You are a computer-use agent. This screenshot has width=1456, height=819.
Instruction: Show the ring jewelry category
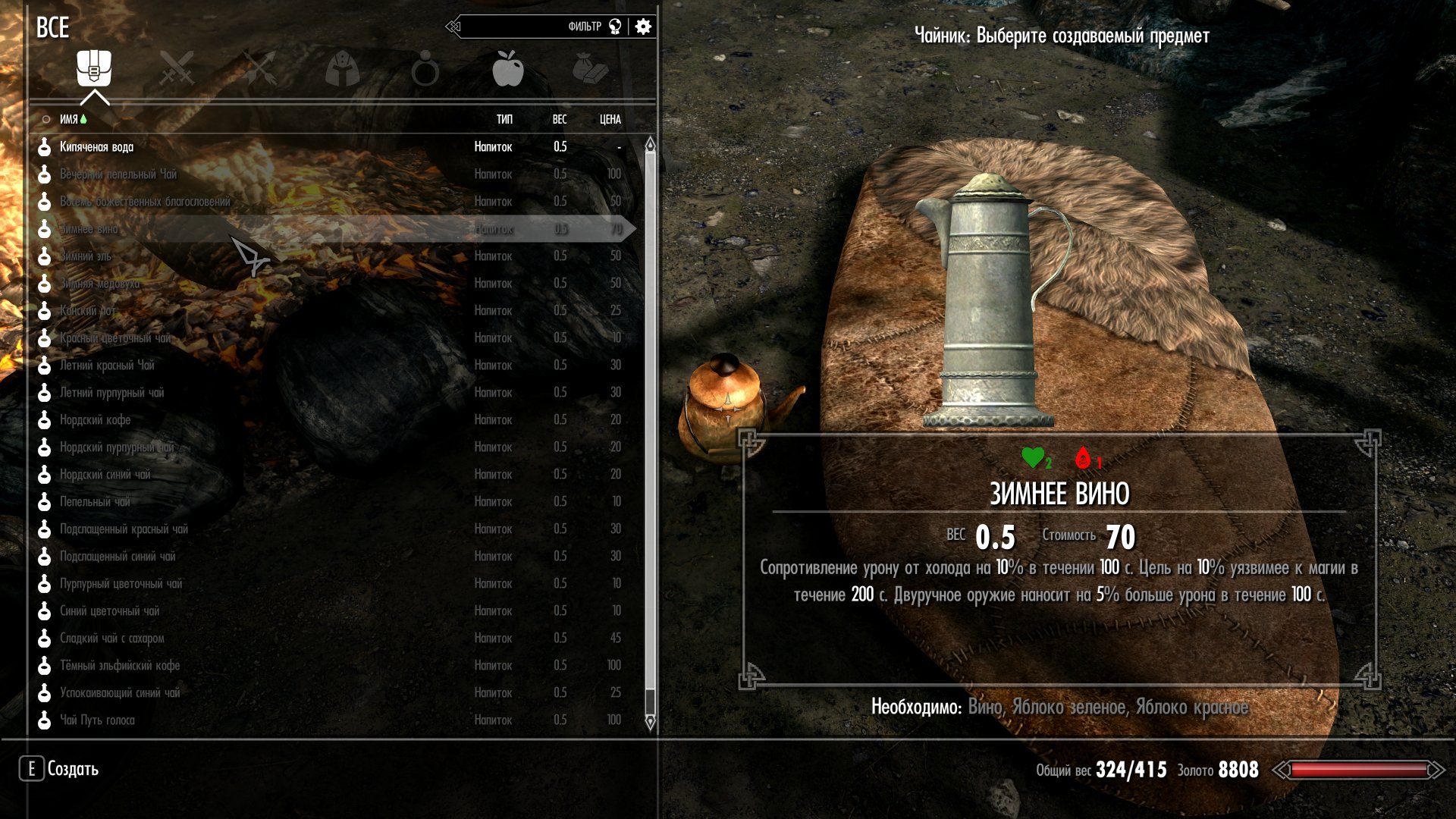[x=425, y=69]
